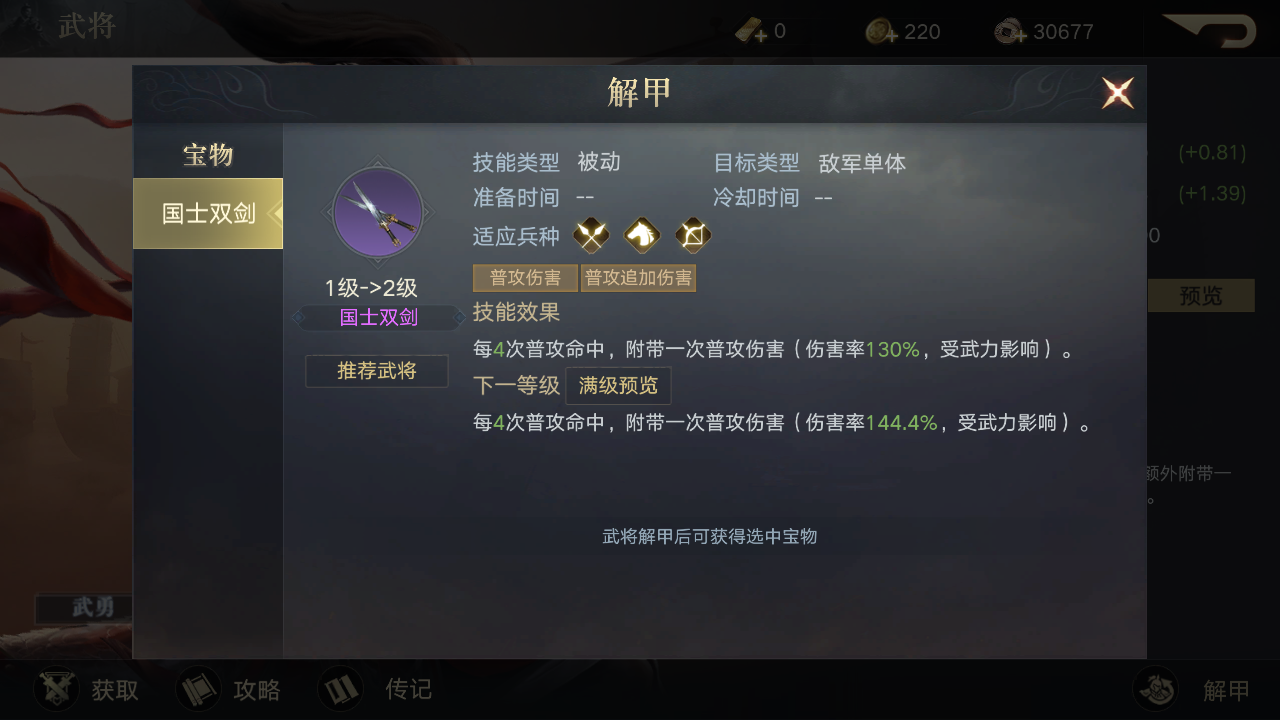Expand the 推荐武将 recommended generals list
This screenshot has height=720, width=1280.
377,370
